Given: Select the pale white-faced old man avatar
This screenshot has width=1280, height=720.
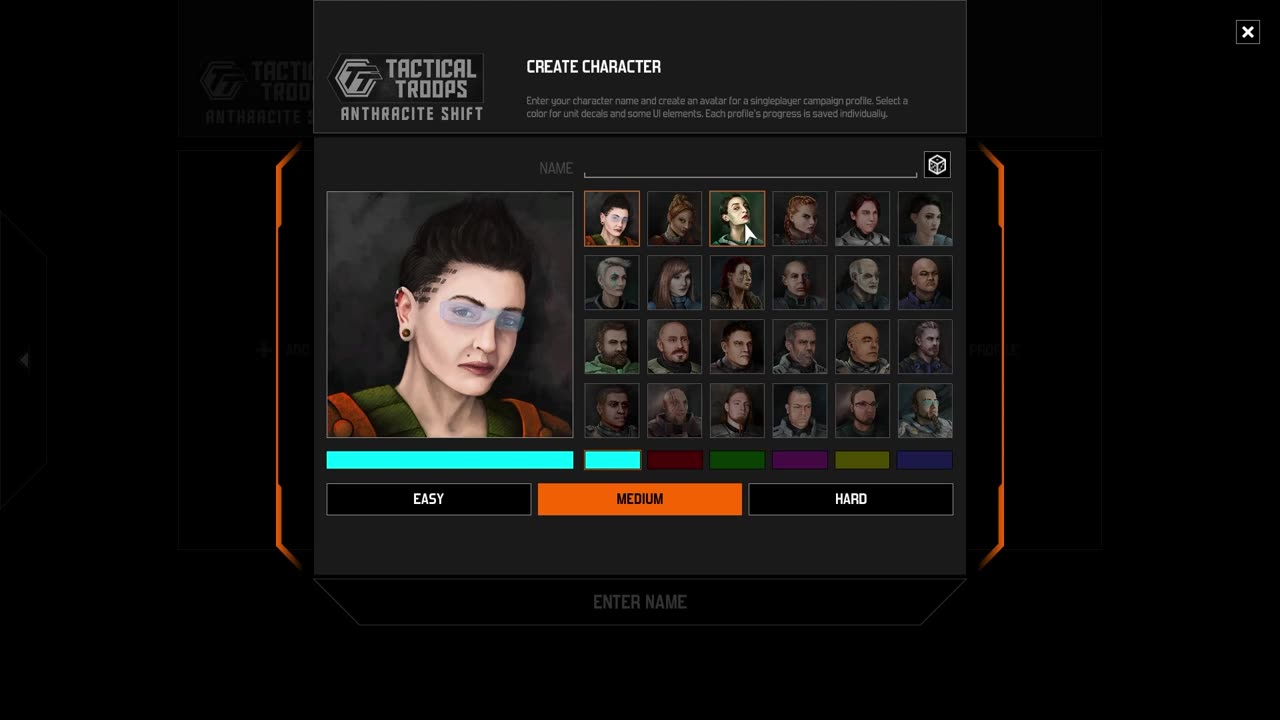Looking at the screenshot, I should coord(862,282).
